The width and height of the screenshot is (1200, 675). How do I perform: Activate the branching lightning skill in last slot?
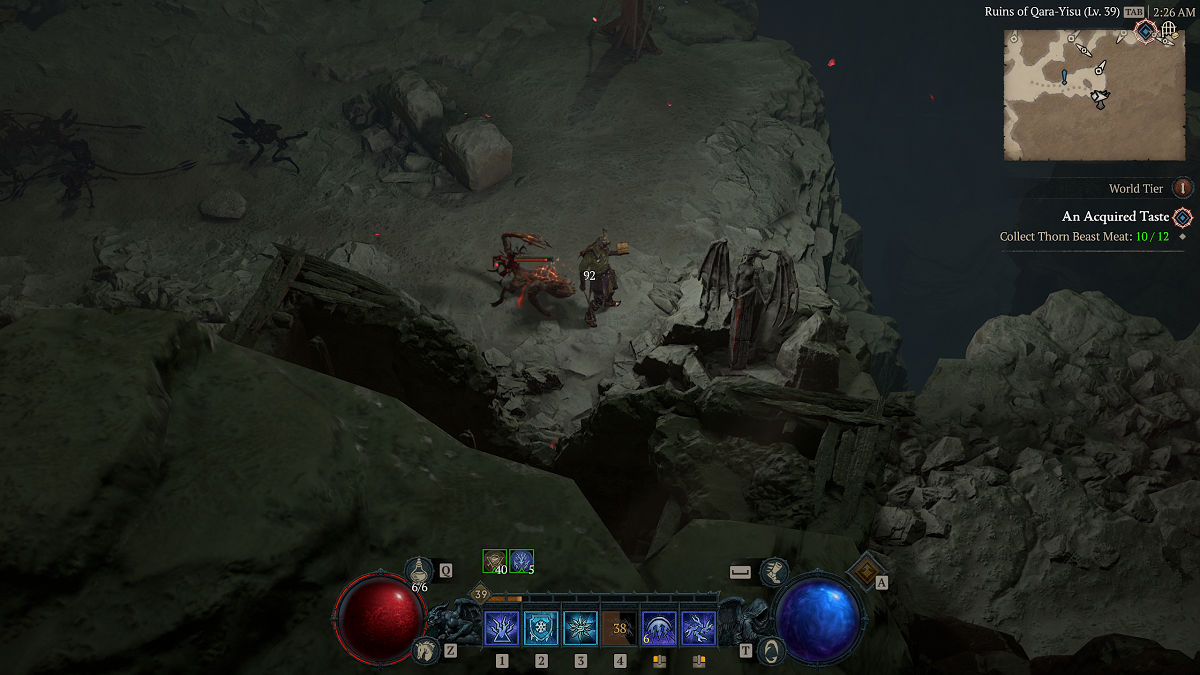click(699, 629)
